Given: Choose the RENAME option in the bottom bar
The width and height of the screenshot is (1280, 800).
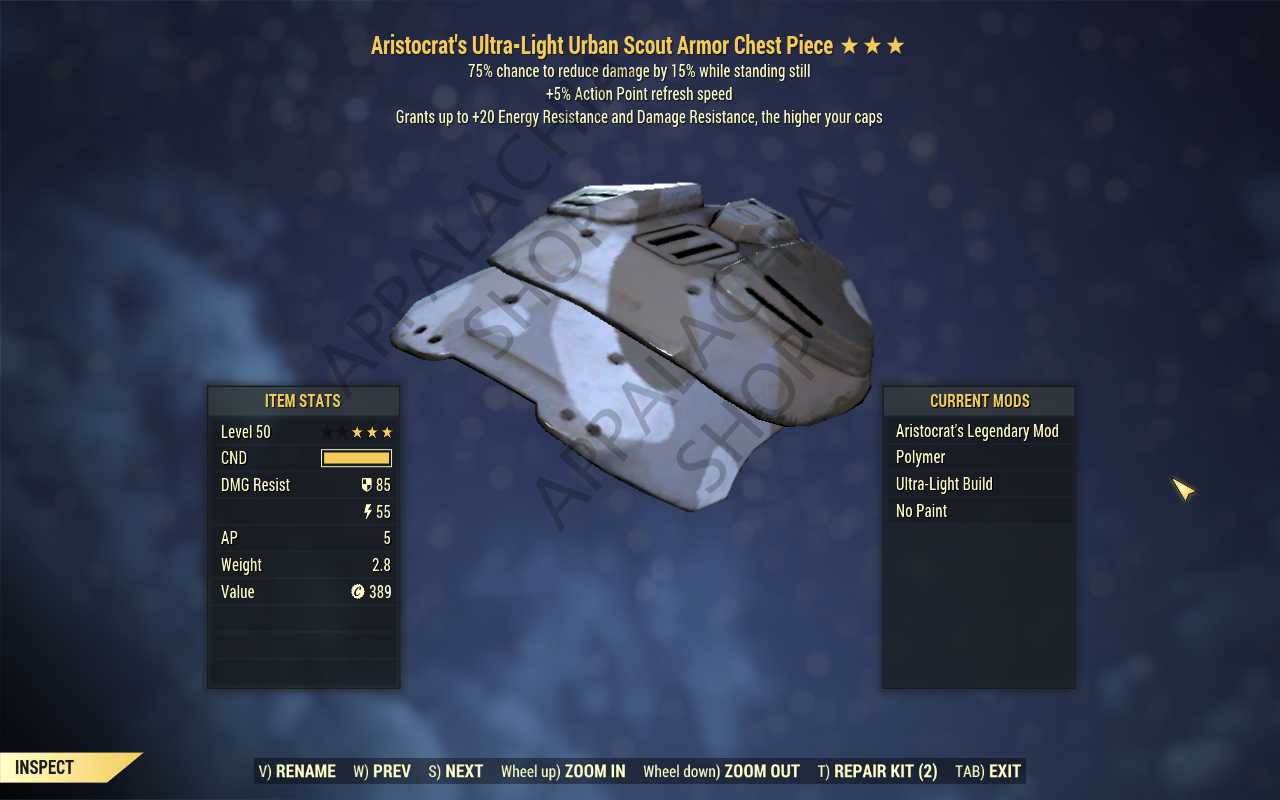Looking at the screenshot, I should (297, 771).
